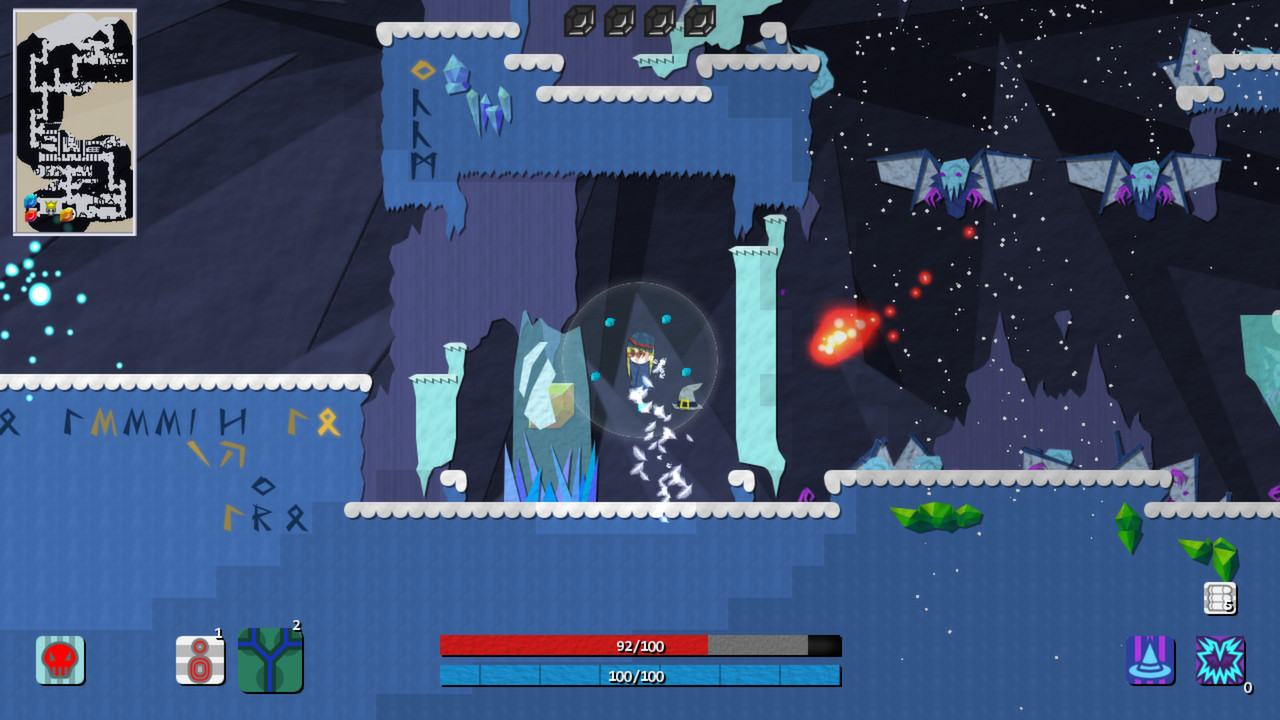Click the red health bar showing 92/100
This screenshot has height=720, width=1280.
coord(640,646)
